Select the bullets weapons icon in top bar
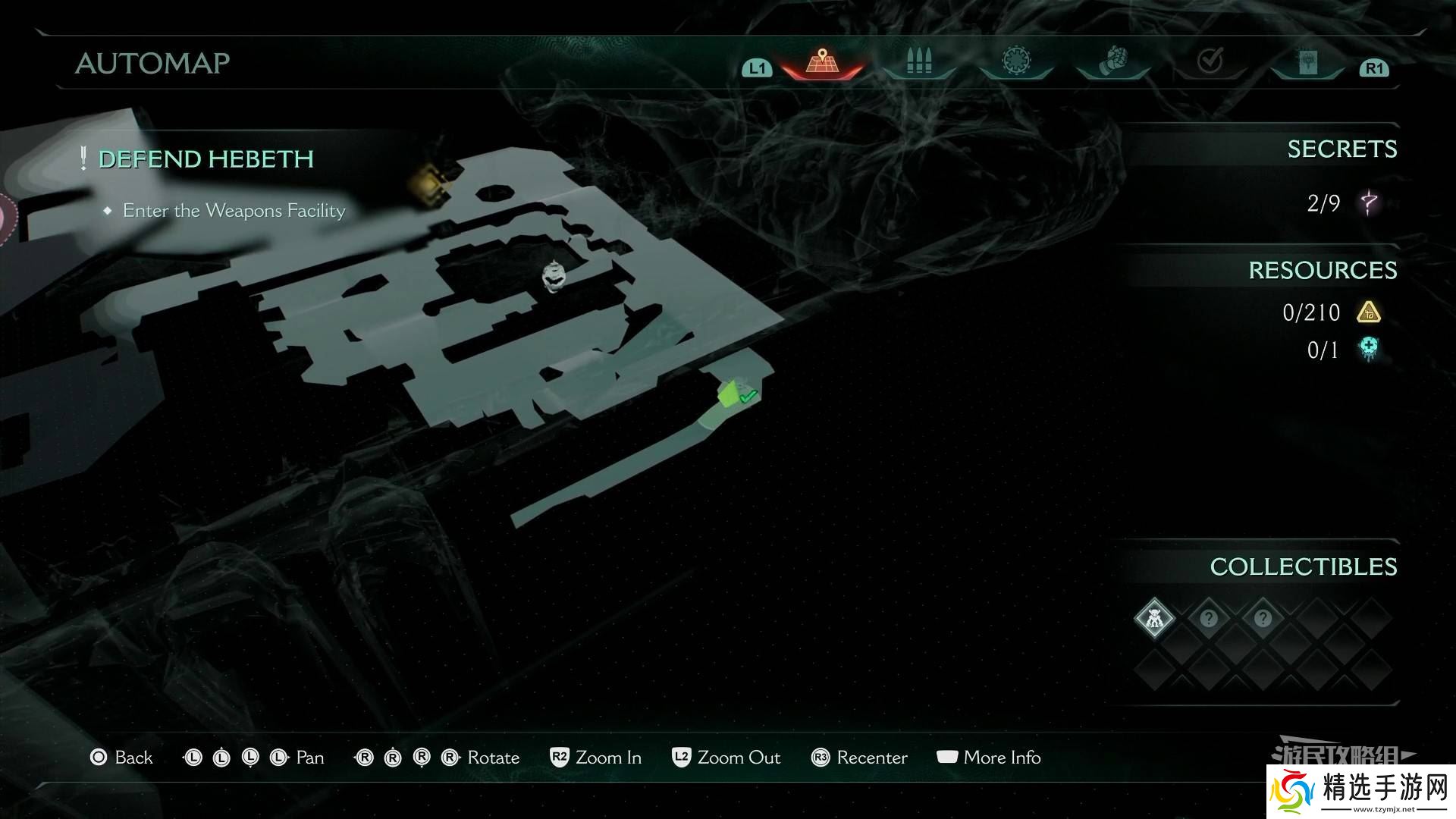Image resolution: width=1456 pixels, height=819 pixels. (x=919, y=61)
